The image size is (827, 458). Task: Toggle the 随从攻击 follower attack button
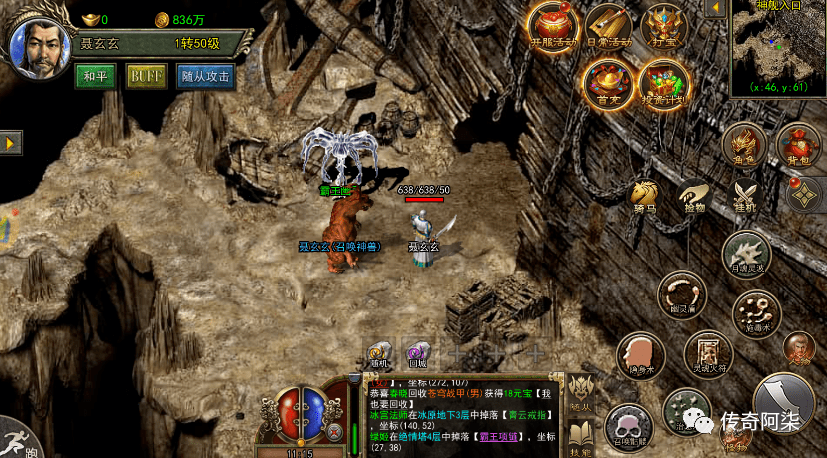coord(205,76)
